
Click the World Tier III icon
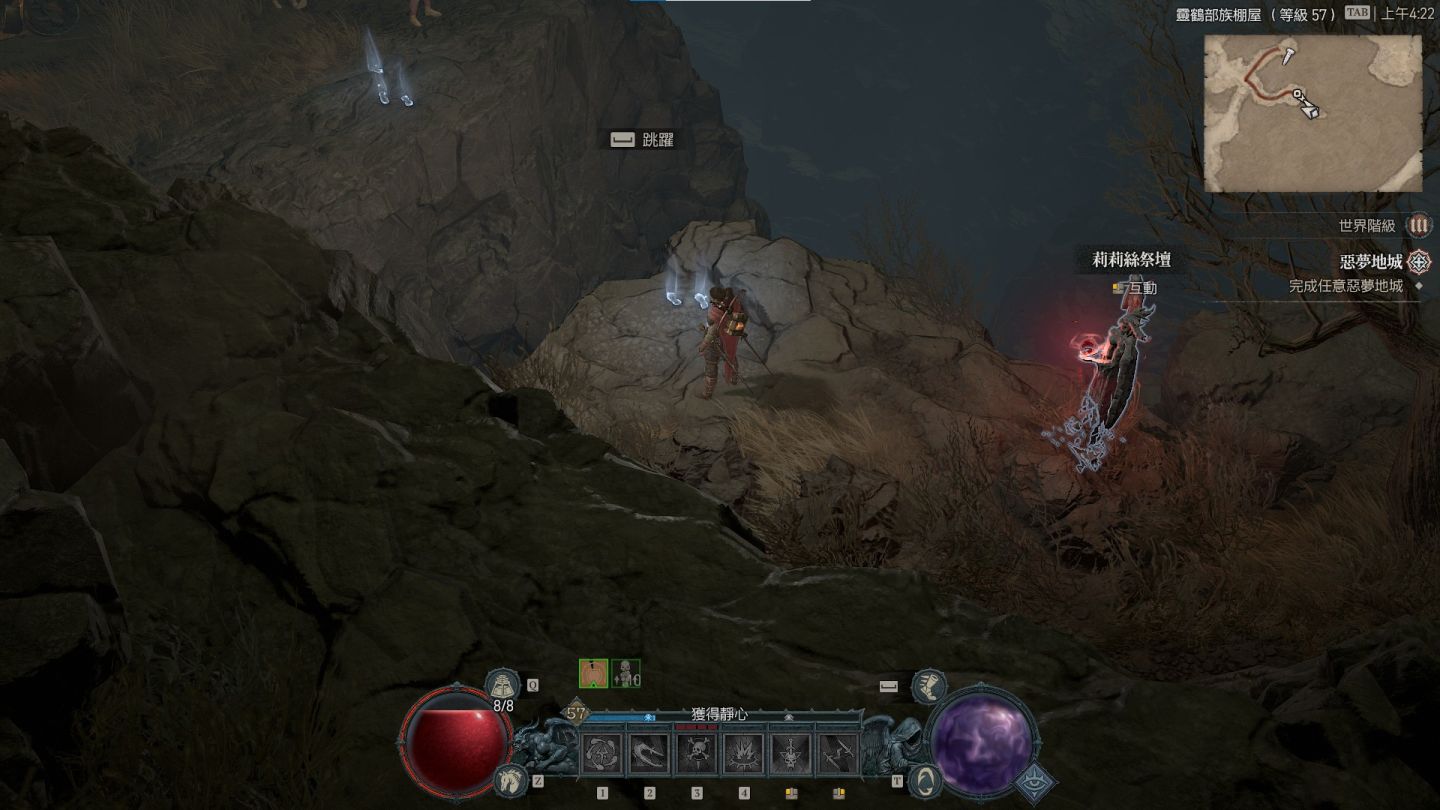(1418, 226)
